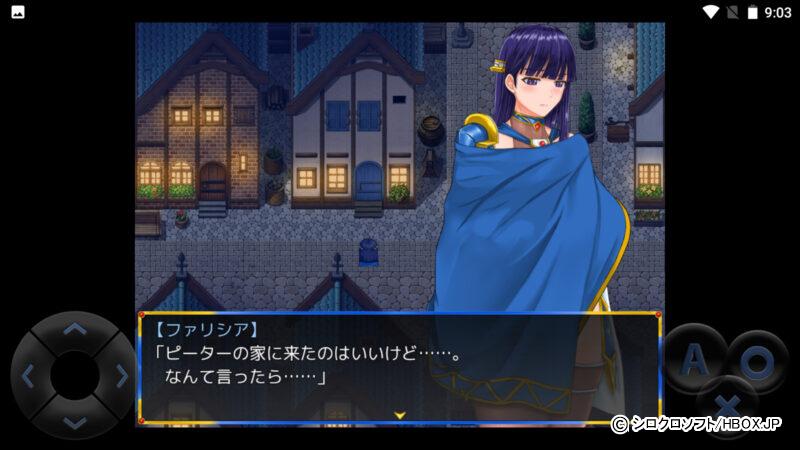Tap the virtual A button
Screen dimensions: 800x450
(x=697, y=360)
